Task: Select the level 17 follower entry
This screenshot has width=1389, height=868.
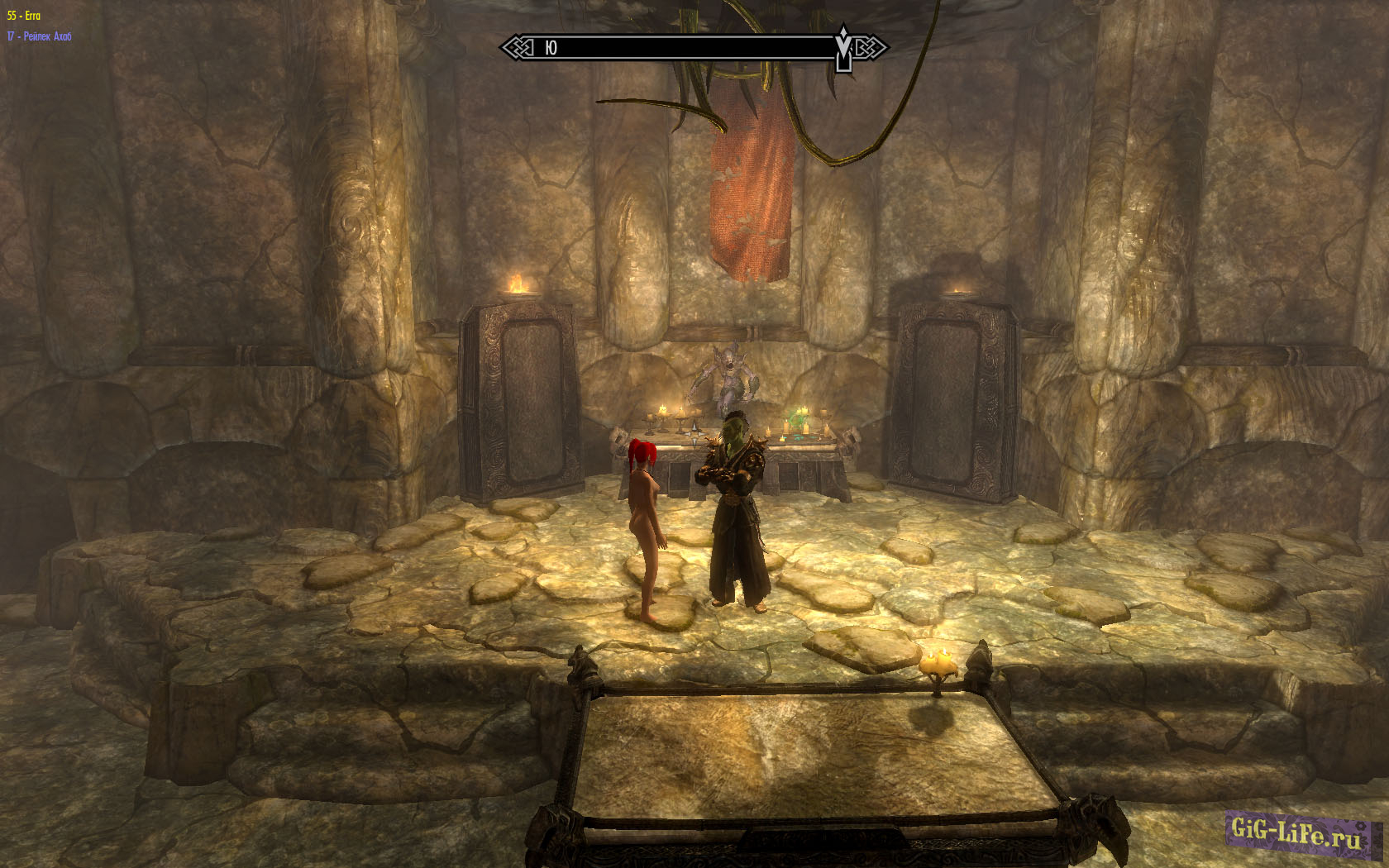Action: [x=39, y=36]
